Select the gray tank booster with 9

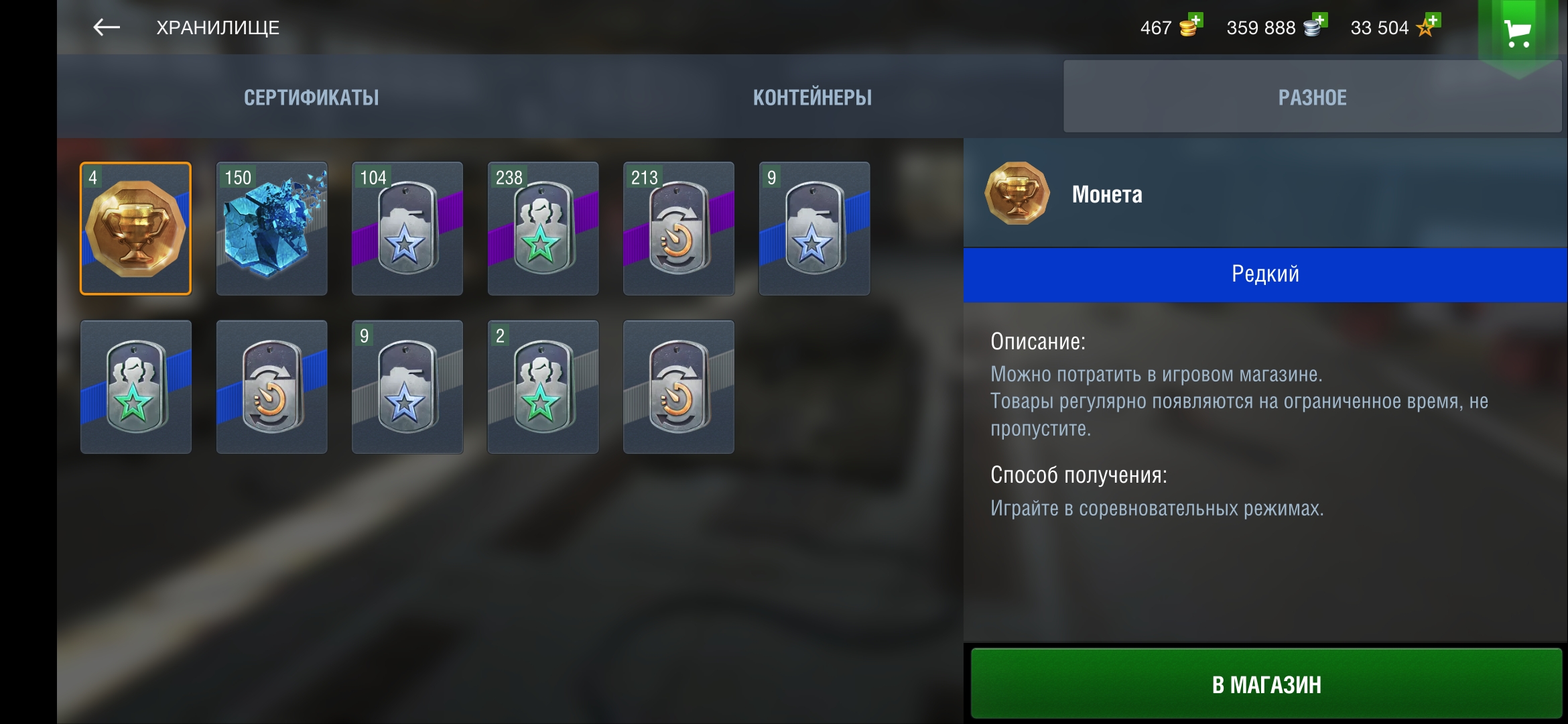[407, 387]
